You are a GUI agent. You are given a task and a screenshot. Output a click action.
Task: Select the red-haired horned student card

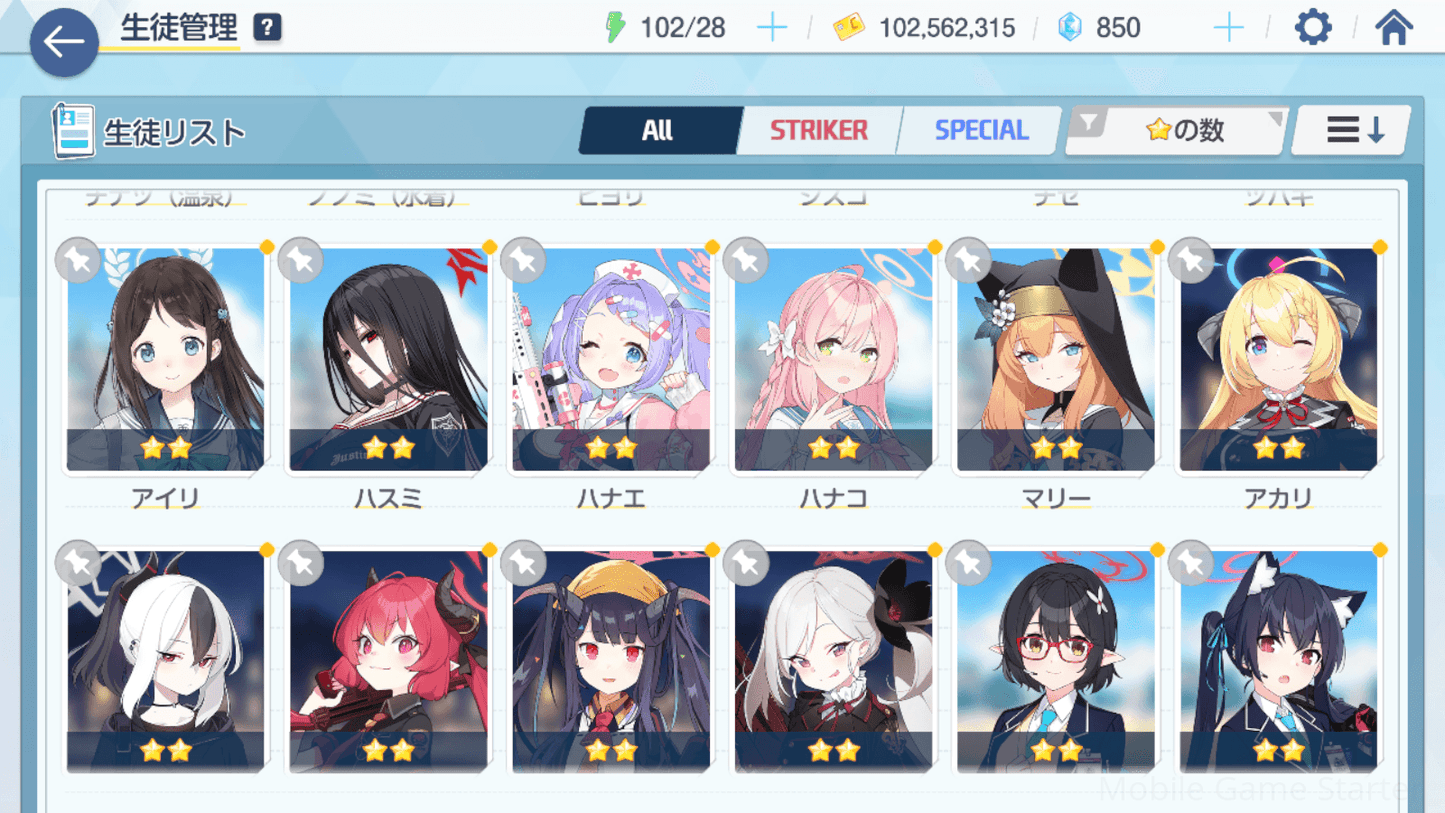388,662
